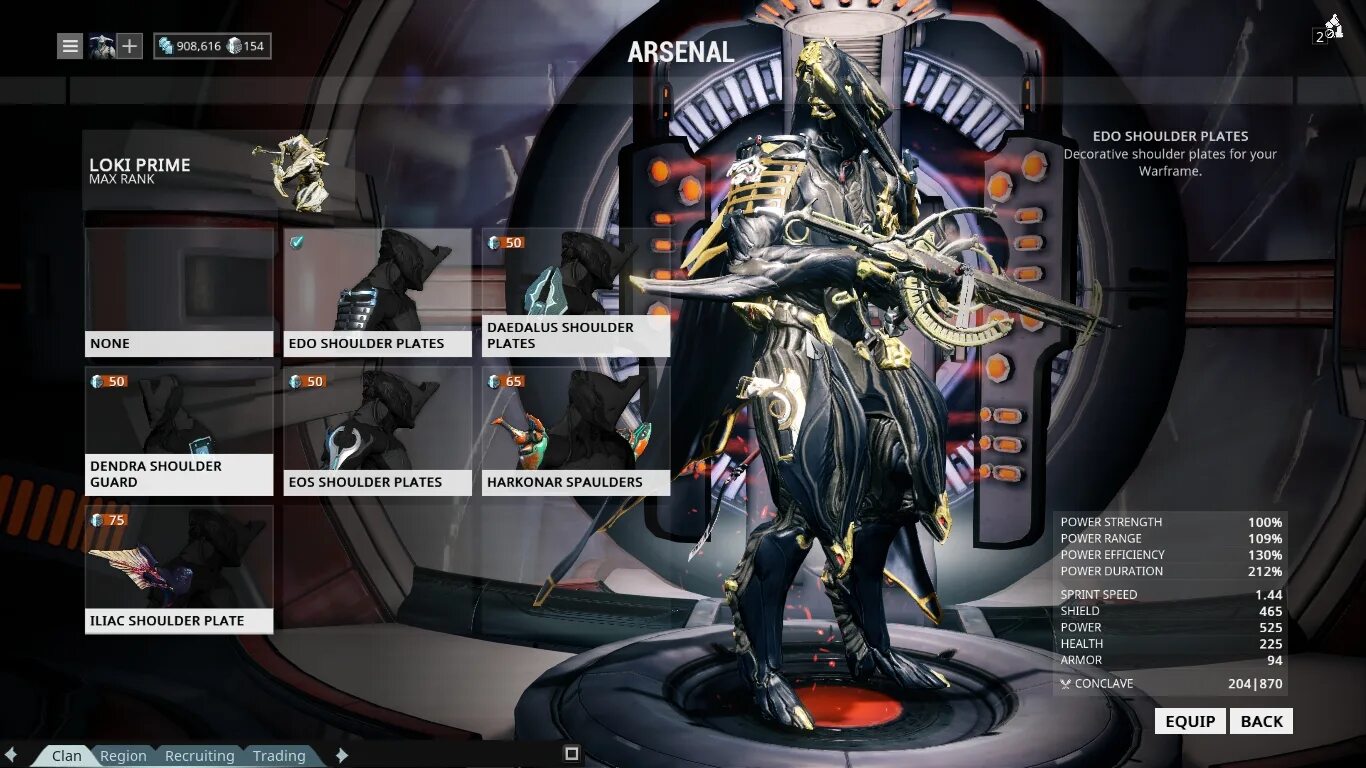Viewport: 1366px width, 768px height.
Task: Open the player profile avatar icon
Action: click(x=101, y=45)
